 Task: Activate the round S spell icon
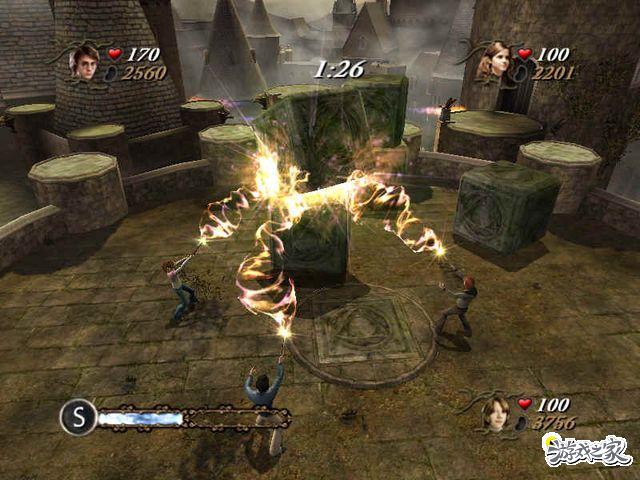(x=76, y=416)
